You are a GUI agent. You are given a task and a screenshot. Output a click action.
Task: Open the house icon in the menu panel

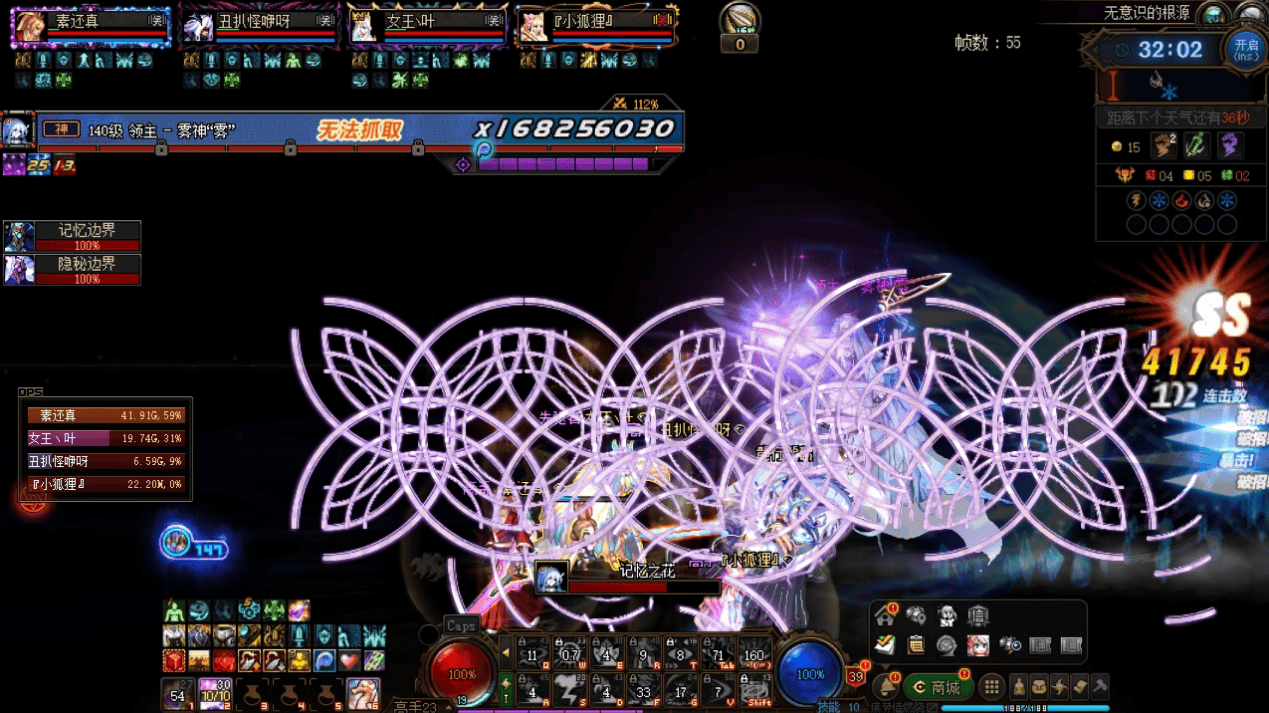(x=885, y=615)
